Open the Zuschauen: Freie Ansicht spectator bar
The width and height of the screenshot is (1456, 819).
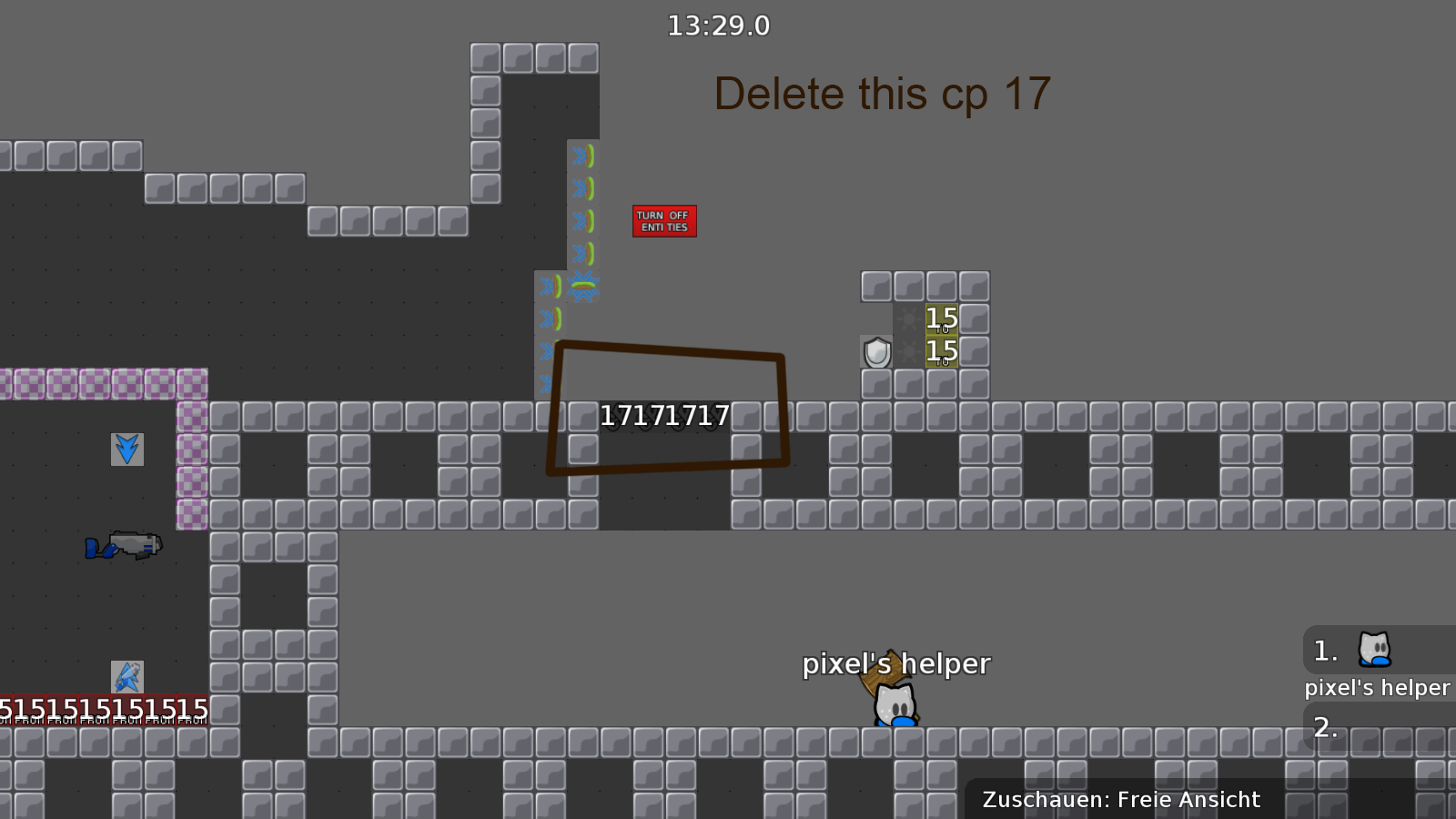point(1121,800)
